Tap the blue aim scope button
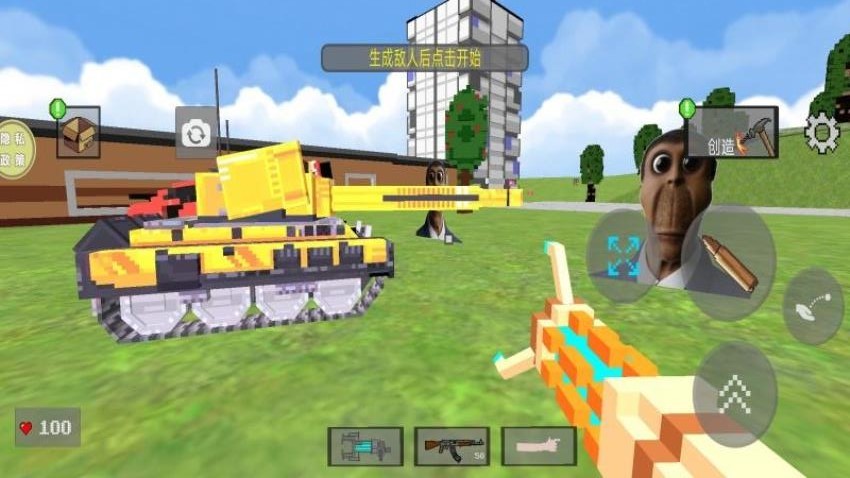This screenshot has height=478, width=850. 621,257
